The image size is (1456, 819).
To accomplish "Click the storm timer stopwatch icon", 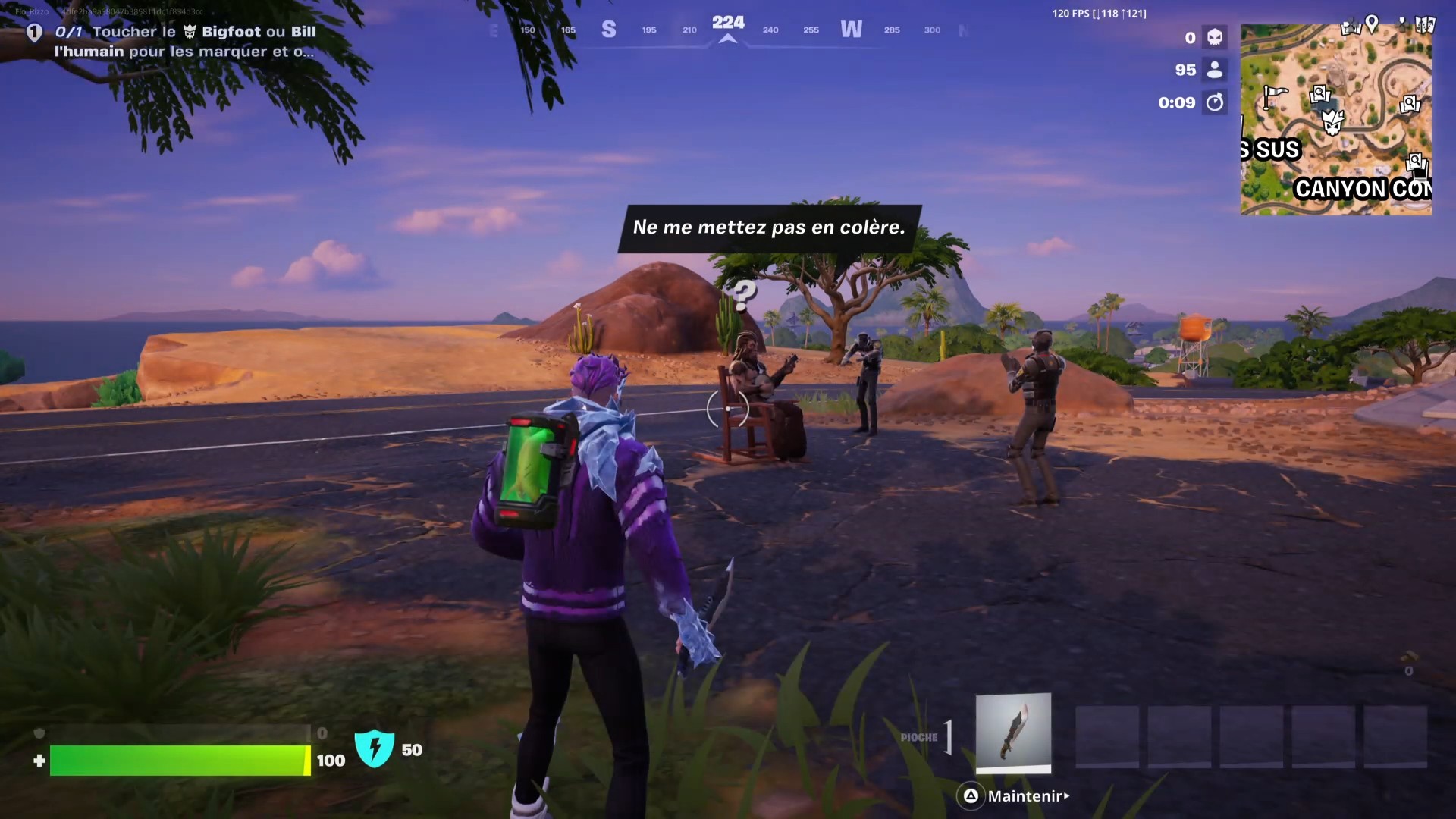I will pos(1216,102).
